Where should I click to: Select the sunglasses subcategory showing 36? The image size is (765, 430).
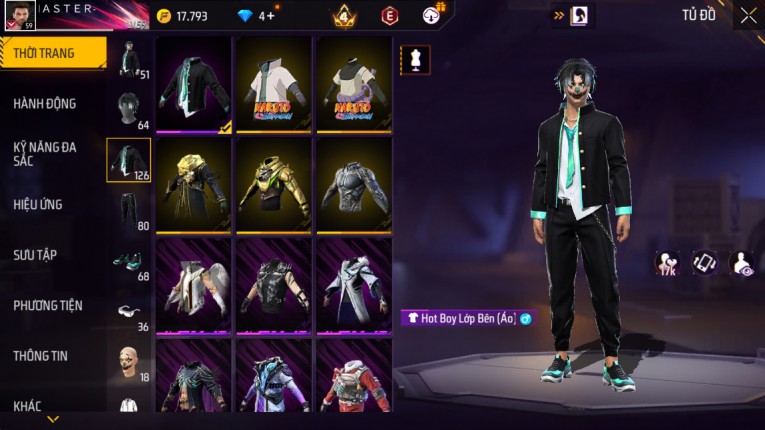click(129, 312)
